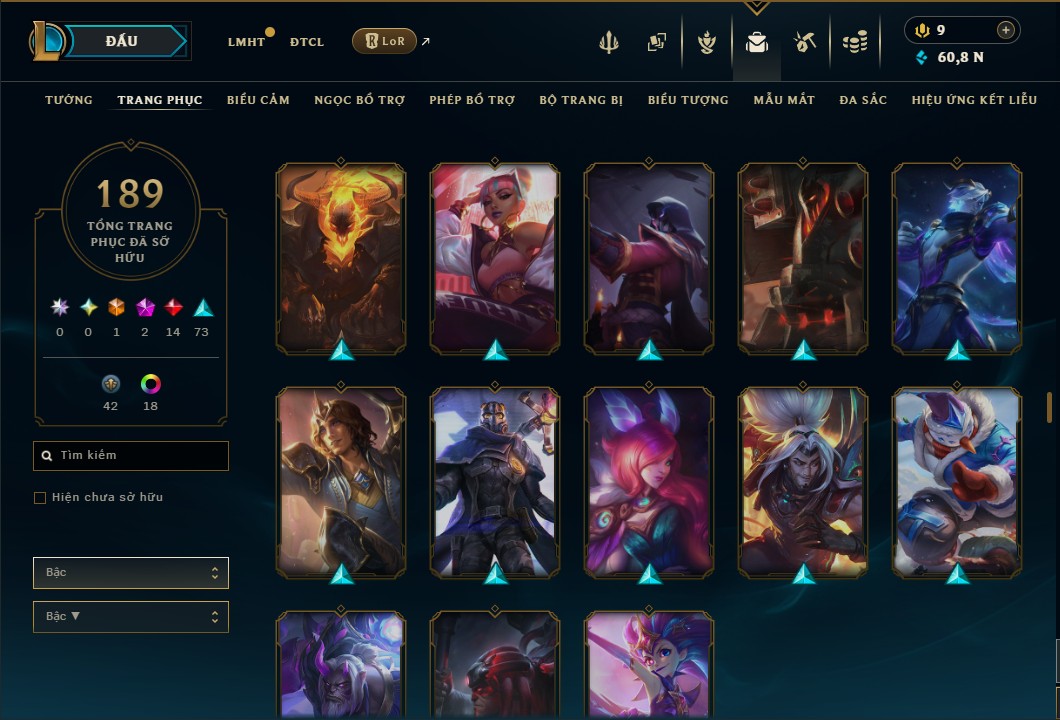Open the BIỂU CẢM tab
Viewport: 1060px width, 720px height.
click(x=258, y=100)
